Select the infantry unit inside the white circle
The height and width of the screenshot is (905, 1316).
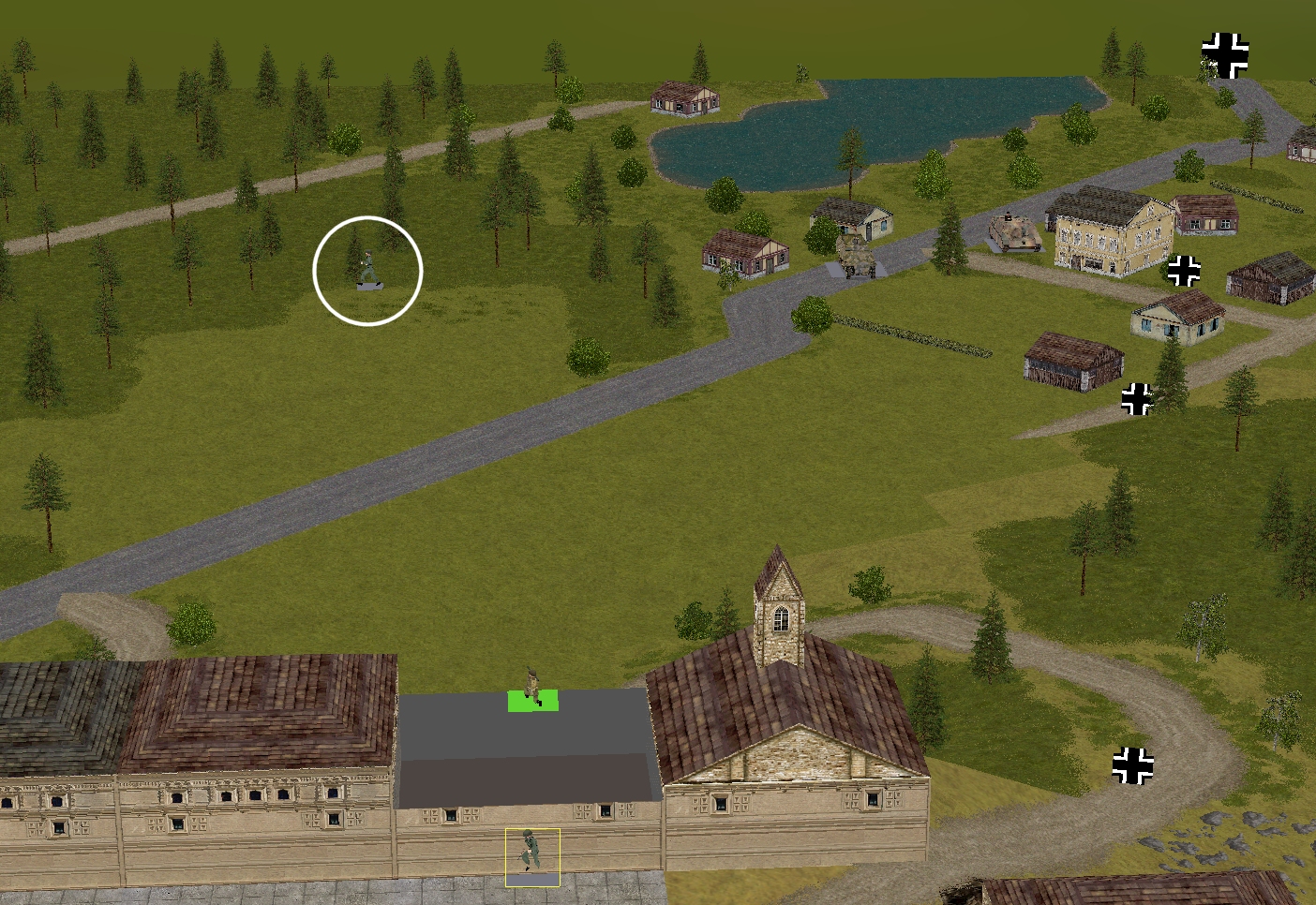pyautogui.click(x=368, y=269)
